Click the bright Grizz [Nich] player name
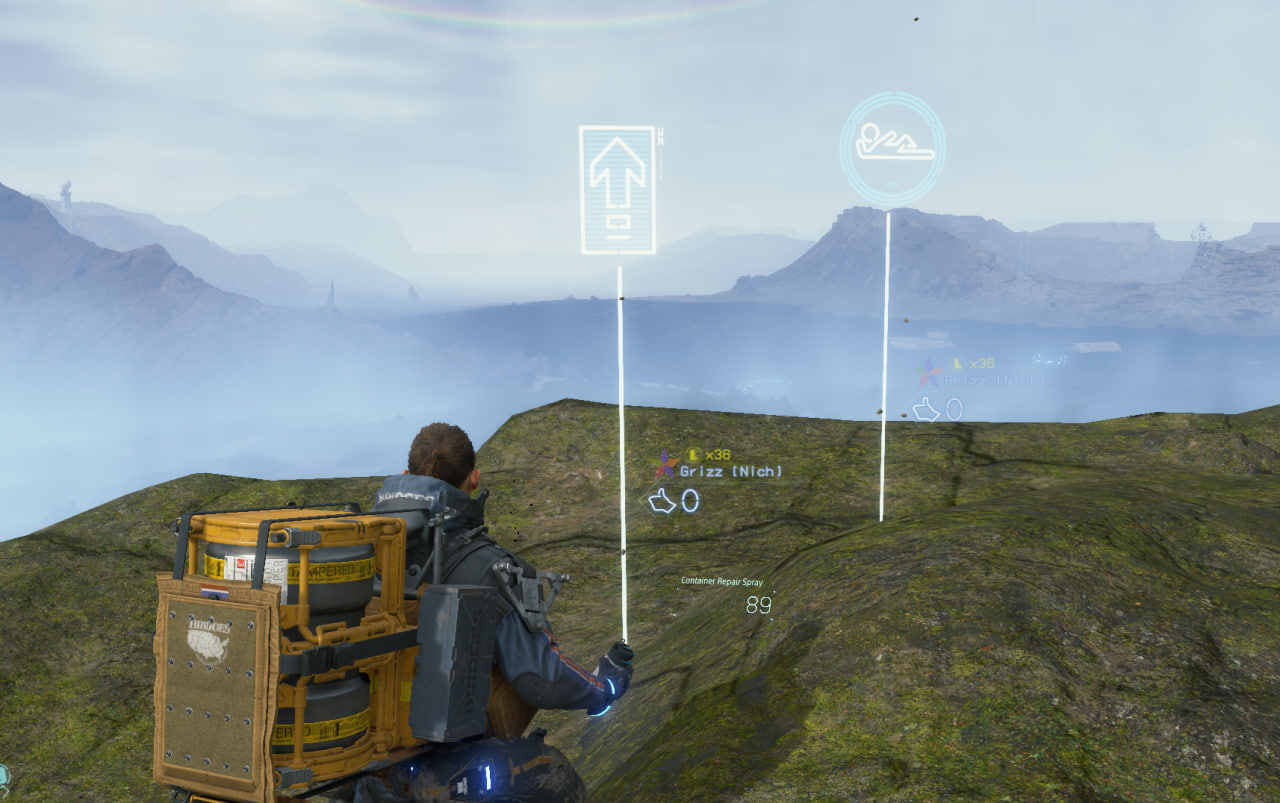The width and height of the screenshot is (1280, 803). pos(730,471)
